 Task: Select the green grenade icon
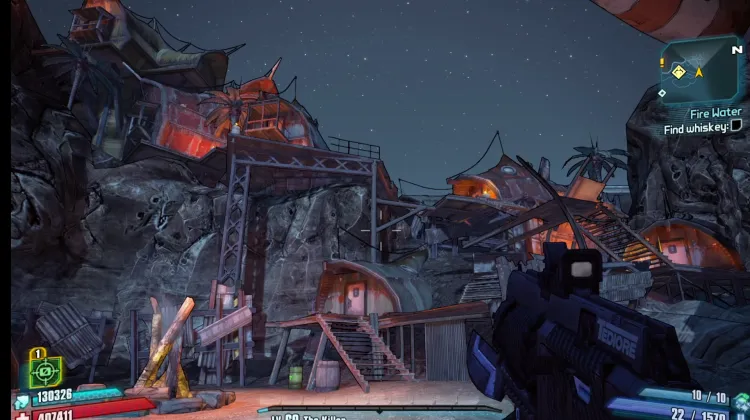[740, 402]
